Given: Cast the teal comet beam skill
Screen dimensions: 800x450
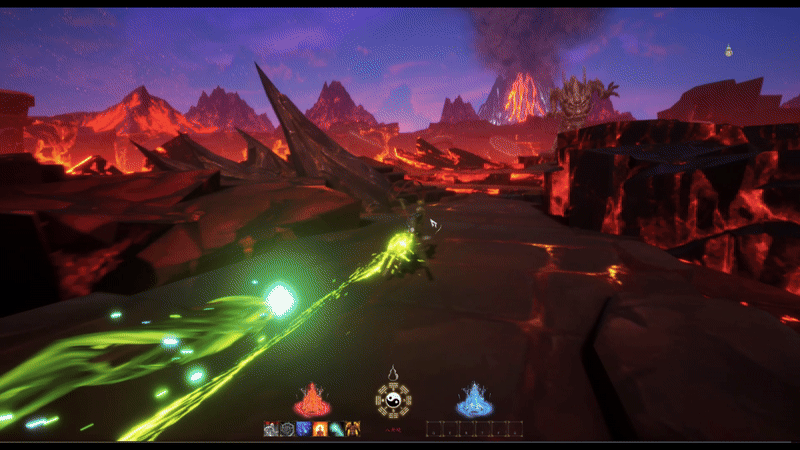Looking at the screenshot, I should click(x=335, y=429).
